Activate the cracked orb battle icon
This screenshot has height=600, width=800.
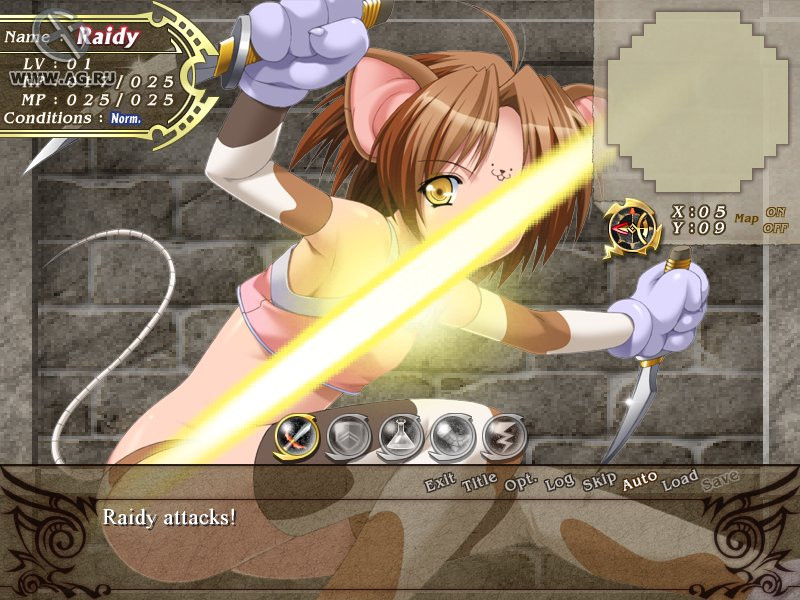(451, 435)
